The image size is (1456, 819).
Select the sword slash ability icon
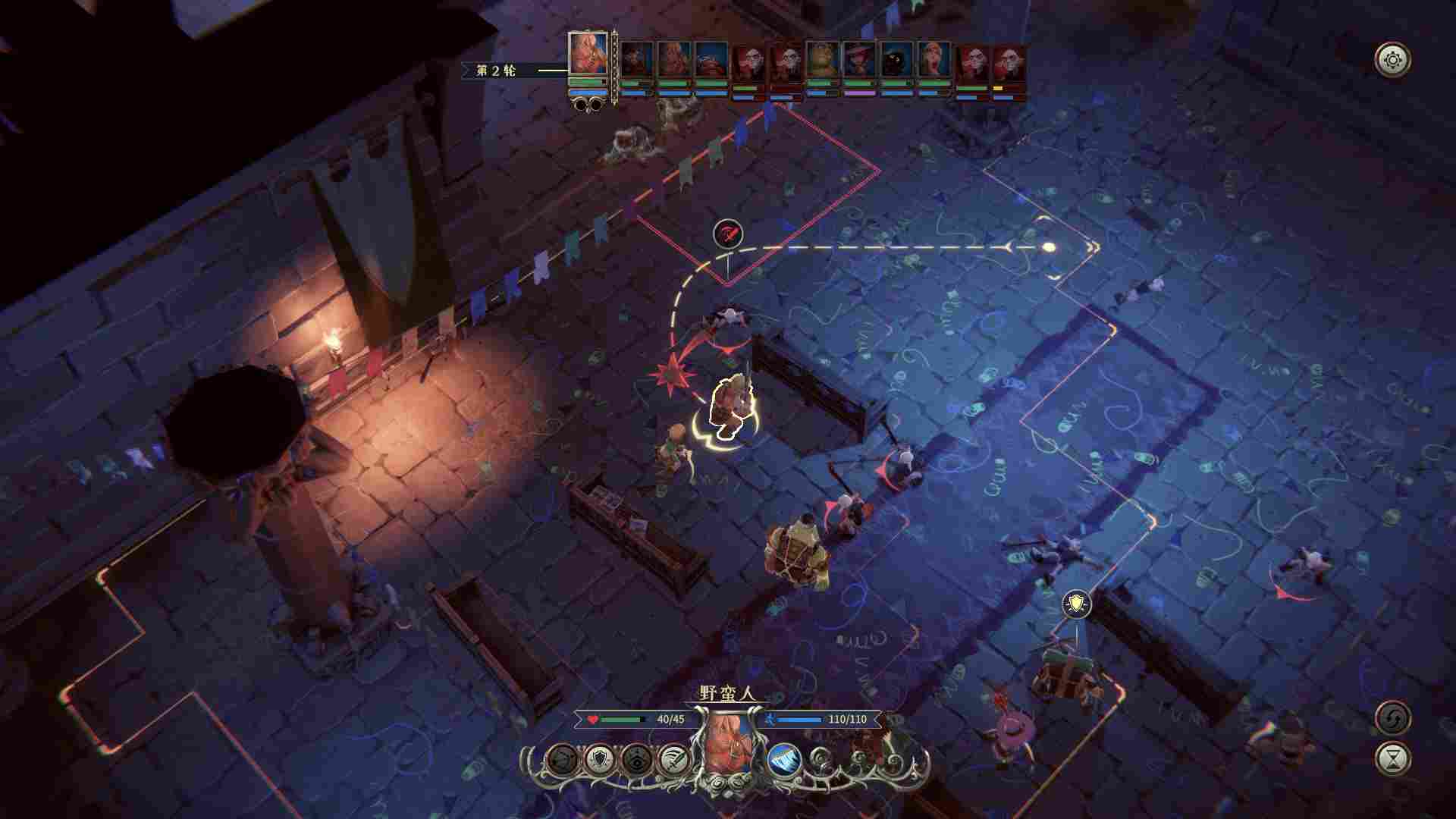(674, 758)
